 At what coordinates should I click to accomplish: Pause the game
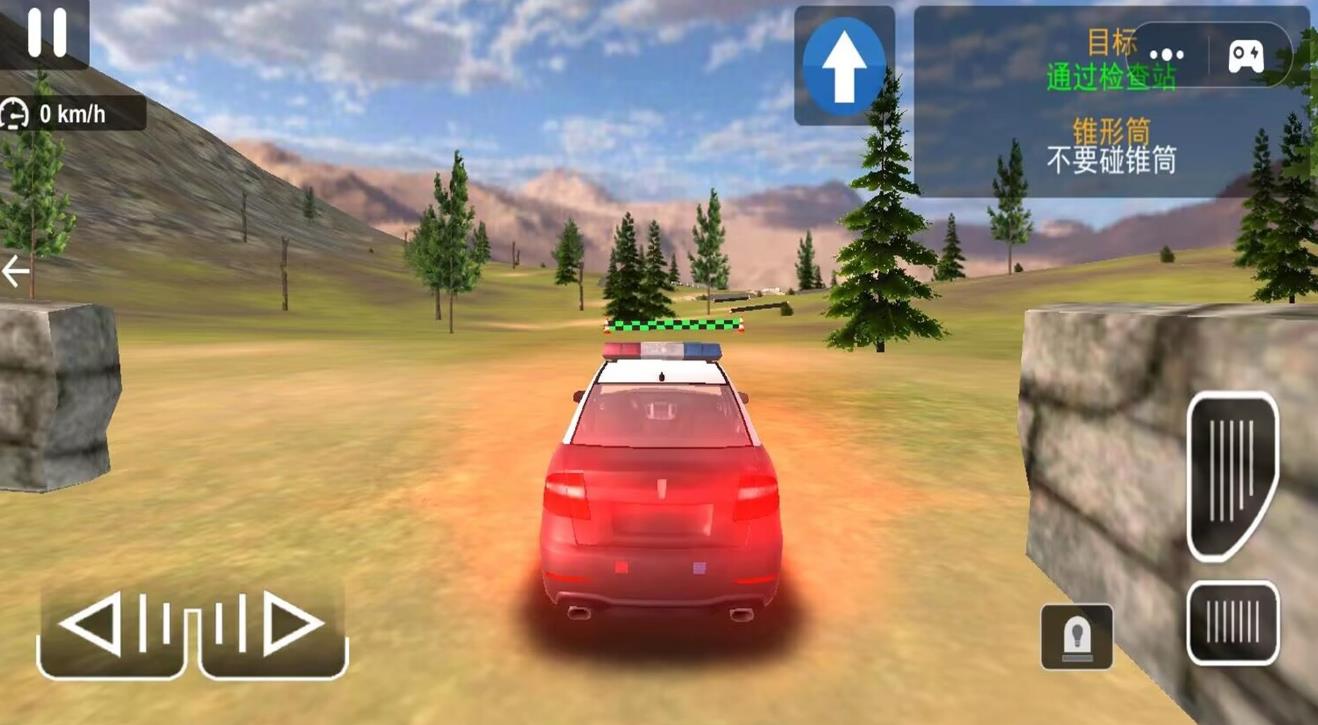45,33
